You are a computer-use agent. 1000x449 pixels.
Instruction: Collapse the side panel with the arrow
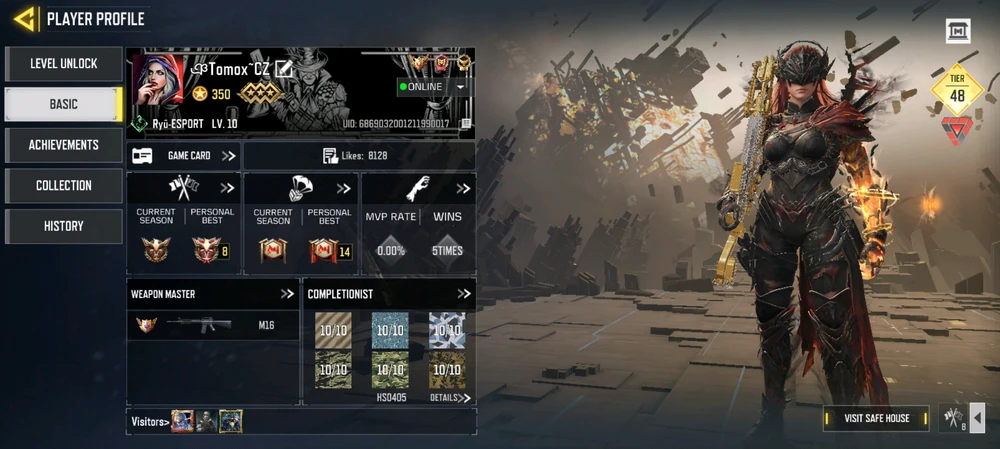[978, 418]
